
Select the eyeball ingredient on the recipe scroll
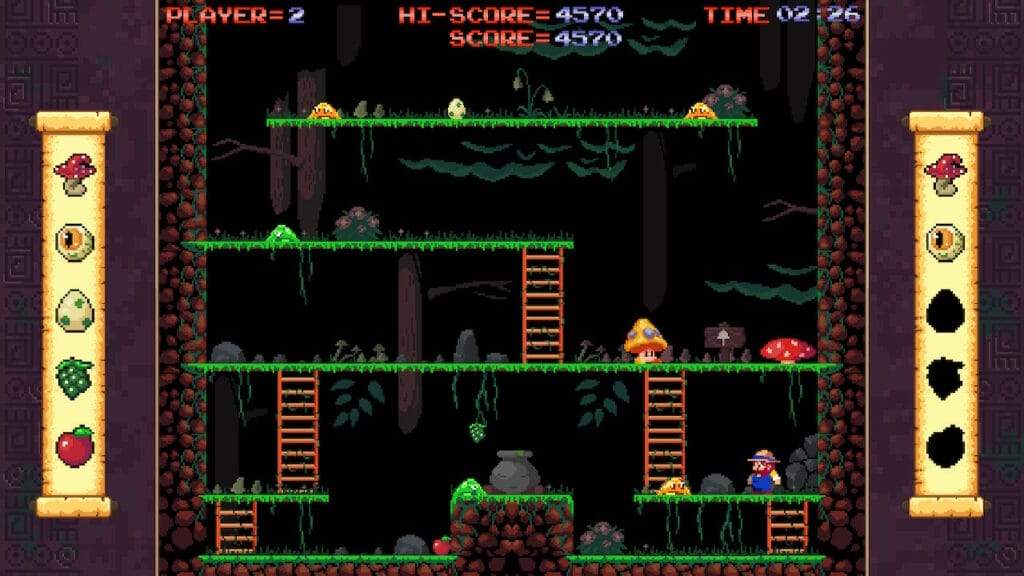(74, 242)
